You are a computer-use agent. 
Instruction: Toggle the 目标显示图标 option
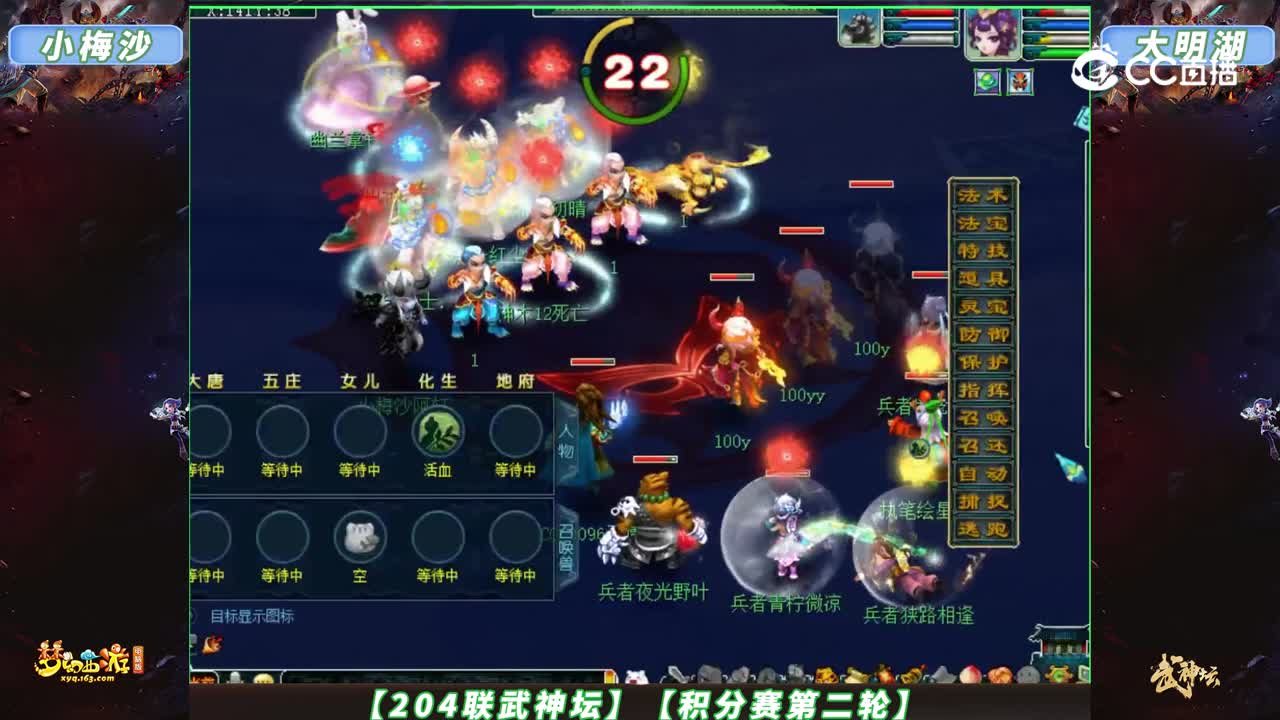click(252, 616)
